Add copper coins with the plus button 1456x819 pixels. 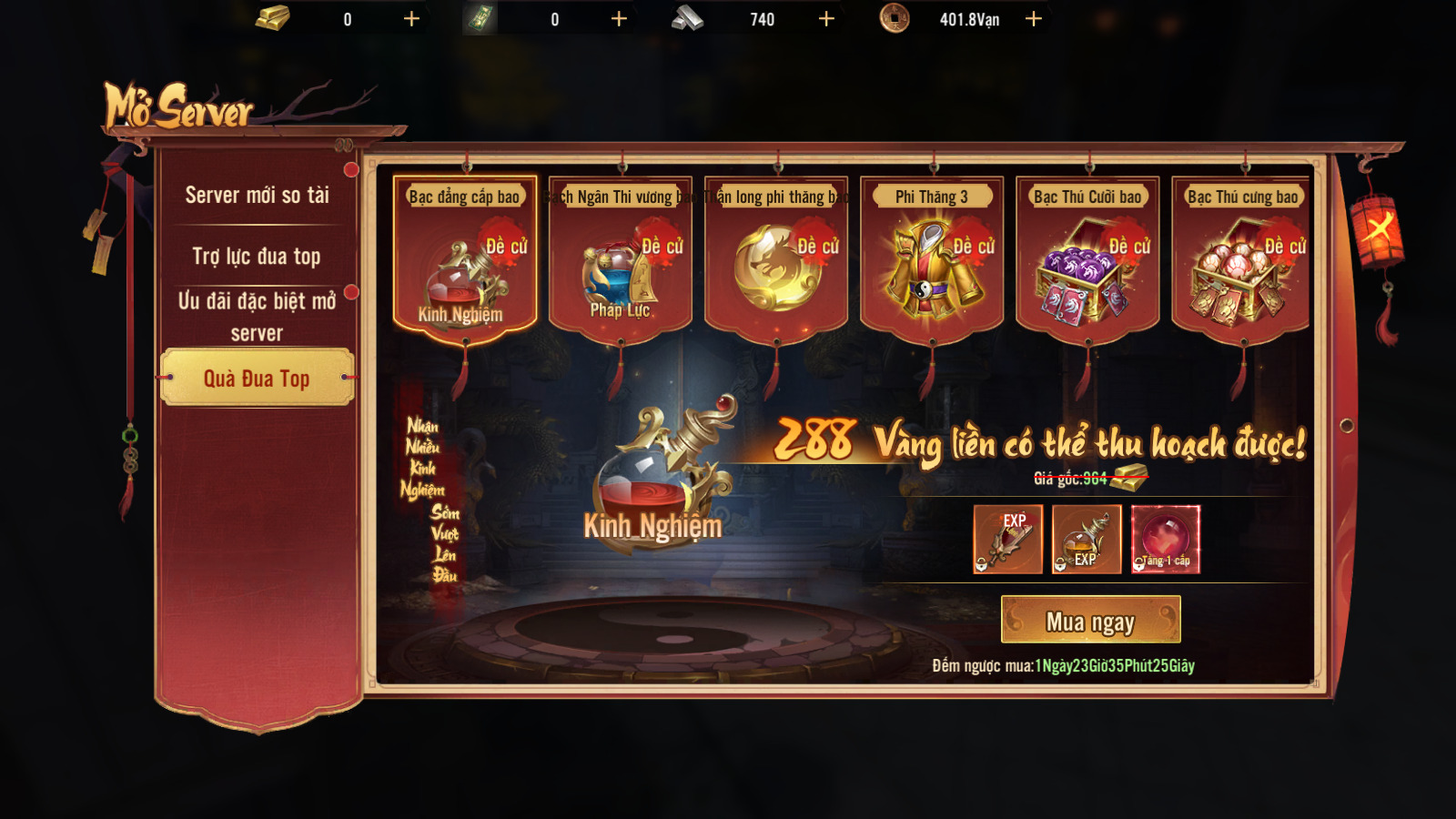click(1034, 19)
